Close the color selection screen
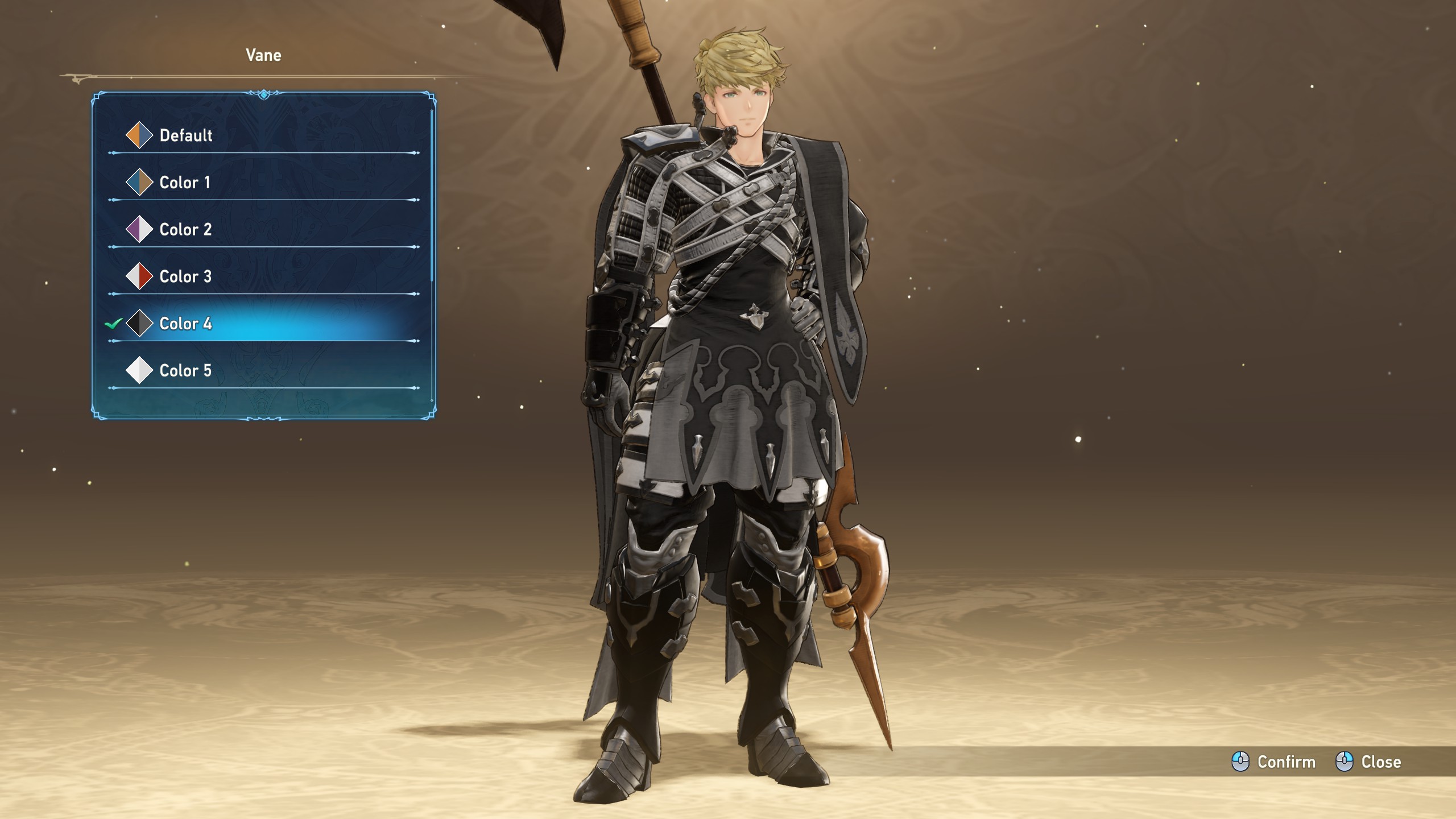This screenshot has height=819, width=1456. point(1368,762)
